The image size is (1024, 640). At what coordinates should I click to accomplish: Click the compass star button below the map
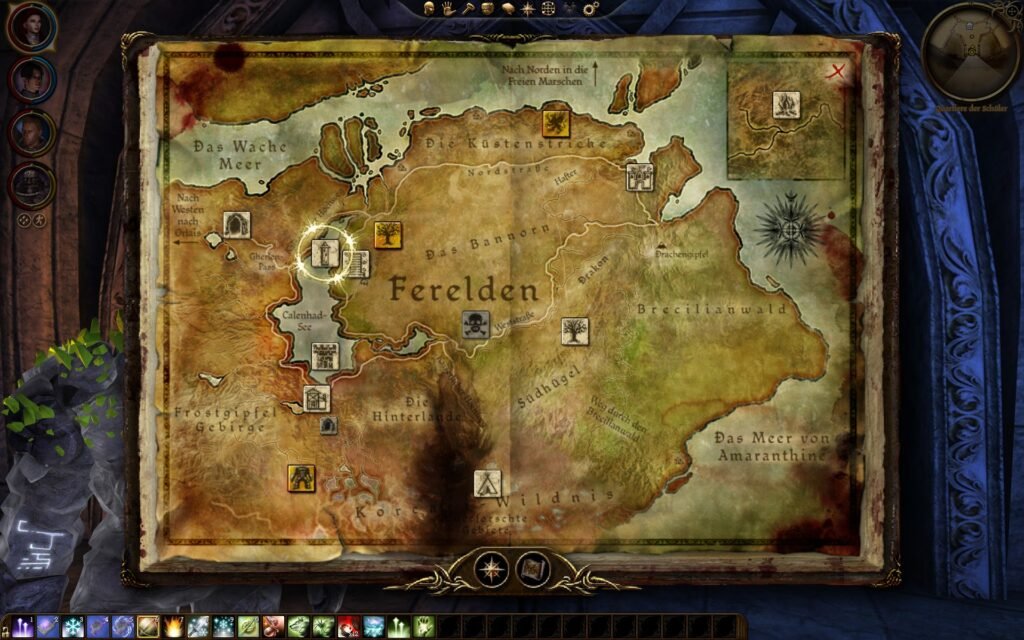(x=491, y=570)
